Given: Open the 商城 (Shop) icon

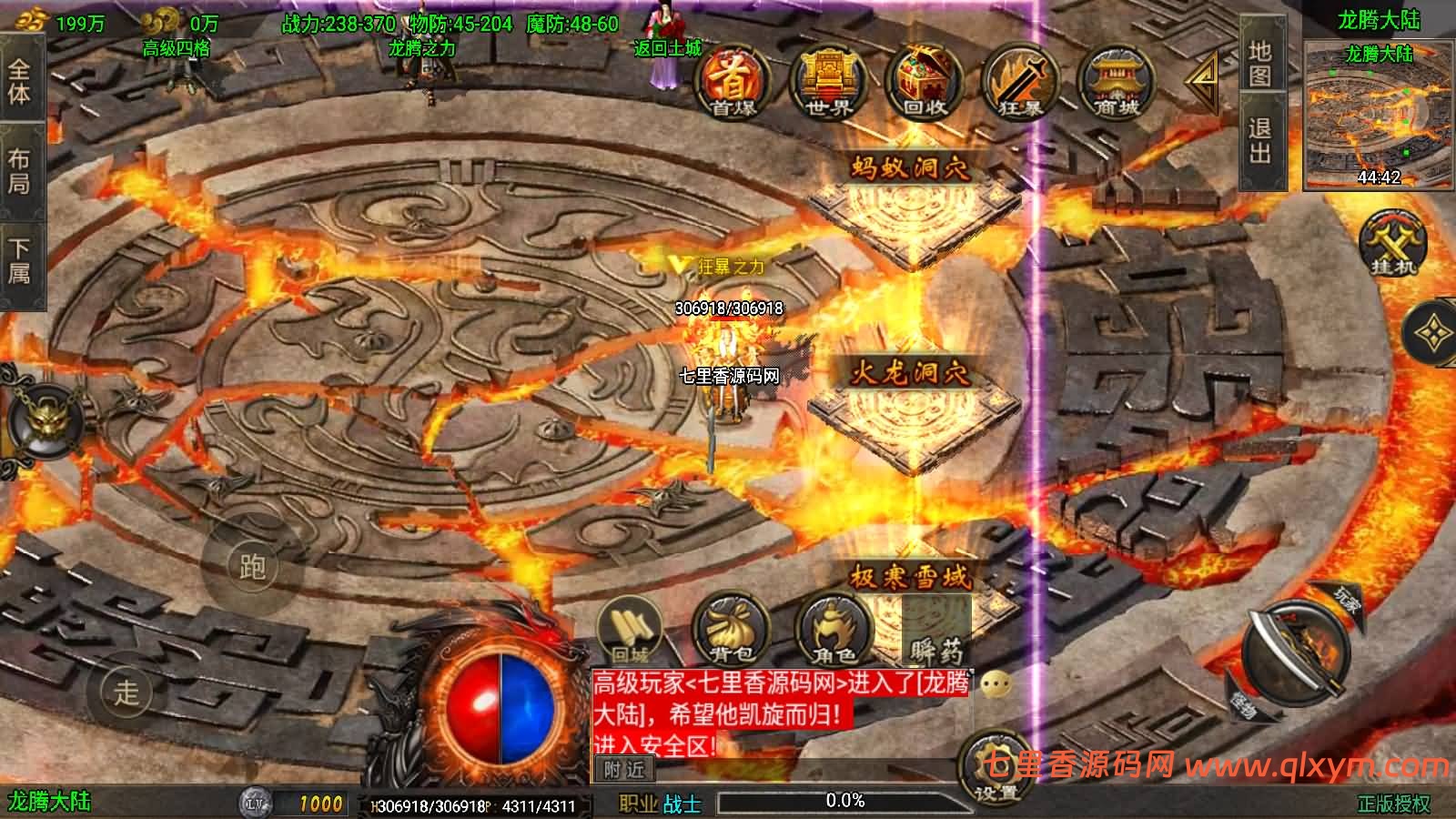Looking at the screenshot, I should [1117, 82].
